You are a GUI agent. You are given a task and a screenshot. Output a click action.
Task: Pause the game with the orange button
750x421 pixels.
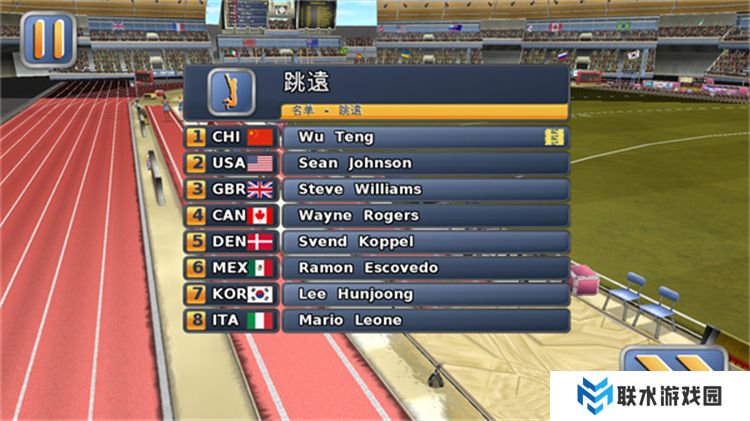tap(47, 40)
